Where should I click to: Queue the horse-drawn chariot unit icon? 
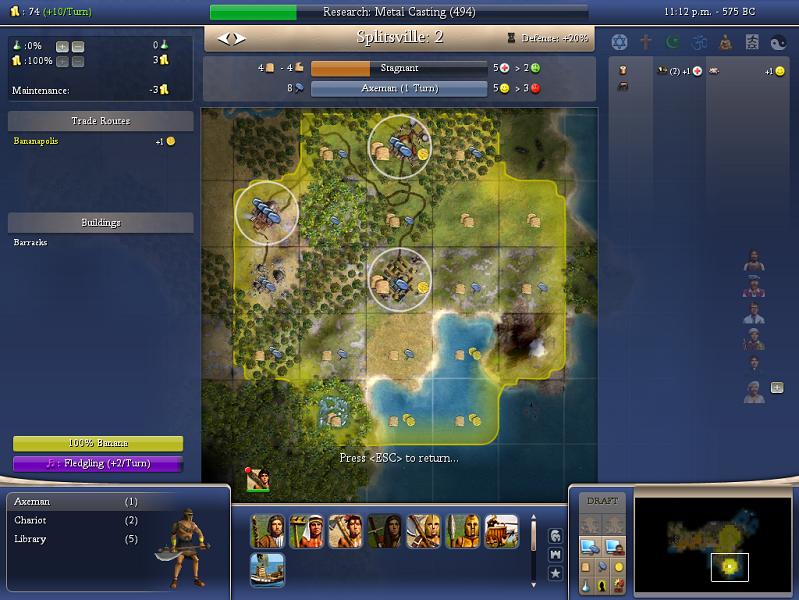click(501, 531)
